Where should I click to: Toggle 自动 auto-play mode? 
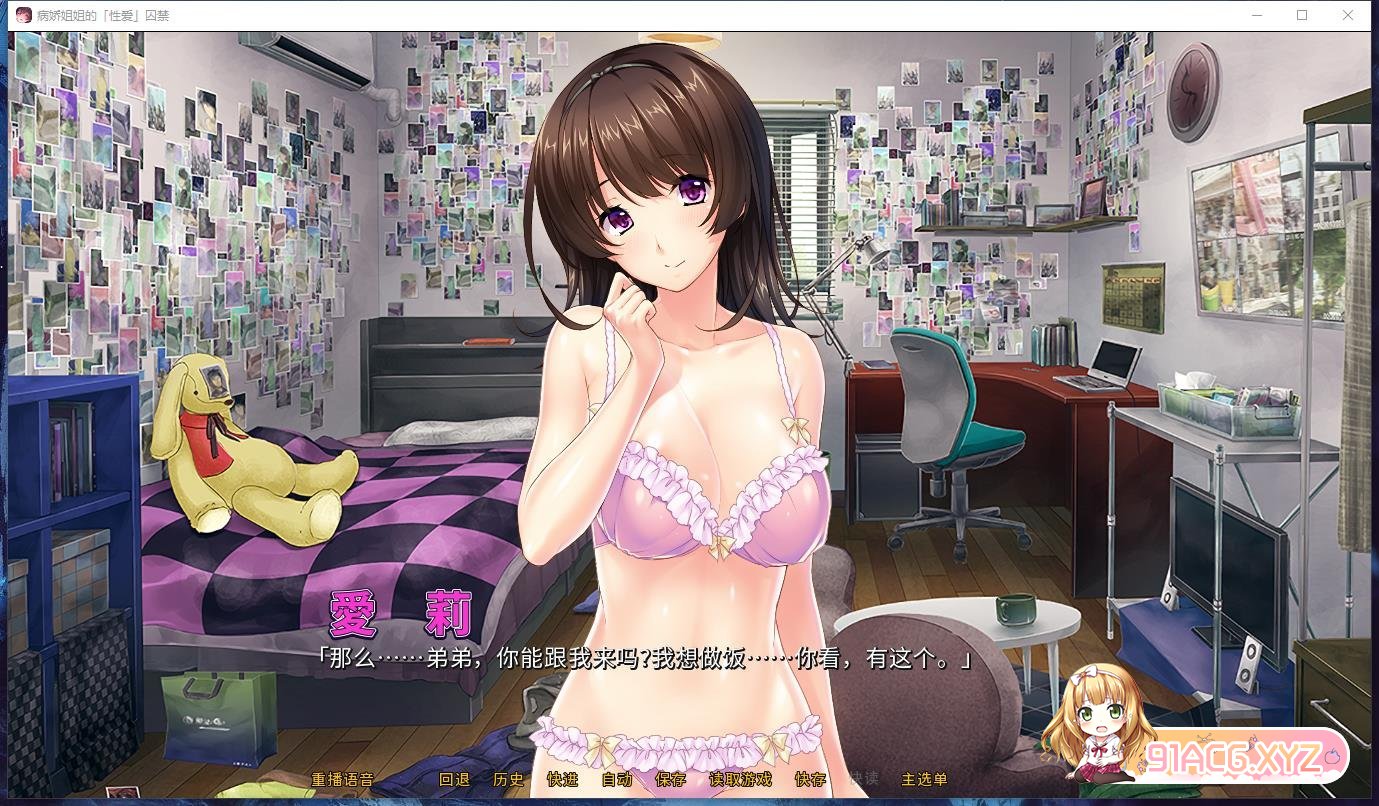coord(617,780)
